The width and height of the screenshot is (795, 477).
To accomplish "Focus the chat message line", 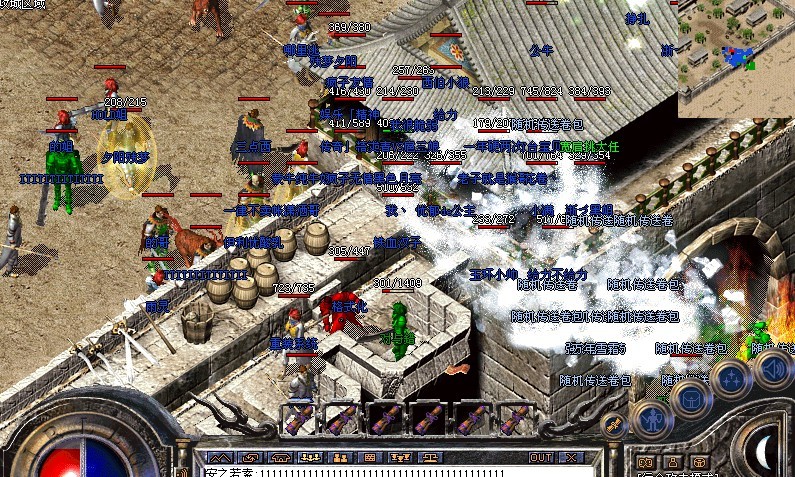I will point(380,471).
